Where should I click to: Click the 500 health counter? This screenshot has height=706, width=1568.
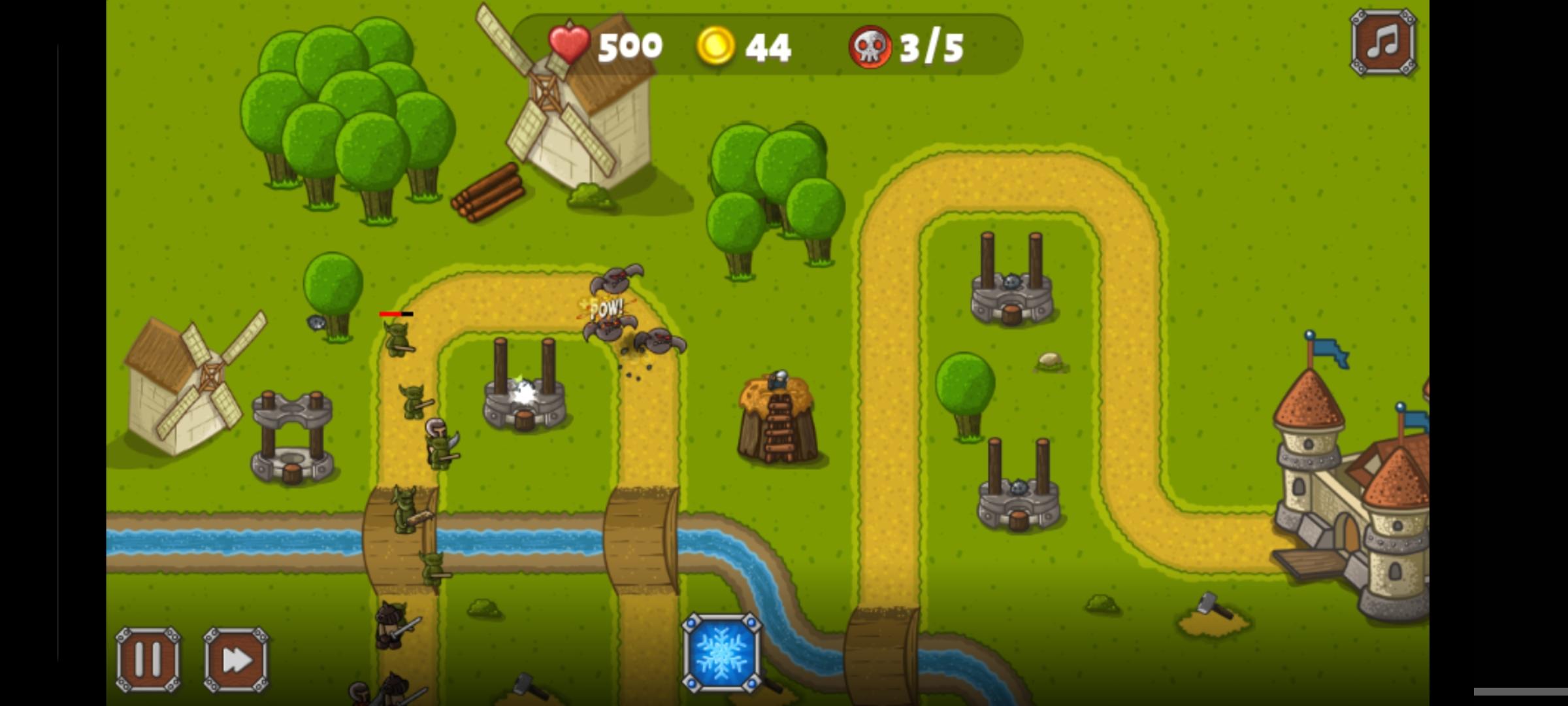click(629, 46)
